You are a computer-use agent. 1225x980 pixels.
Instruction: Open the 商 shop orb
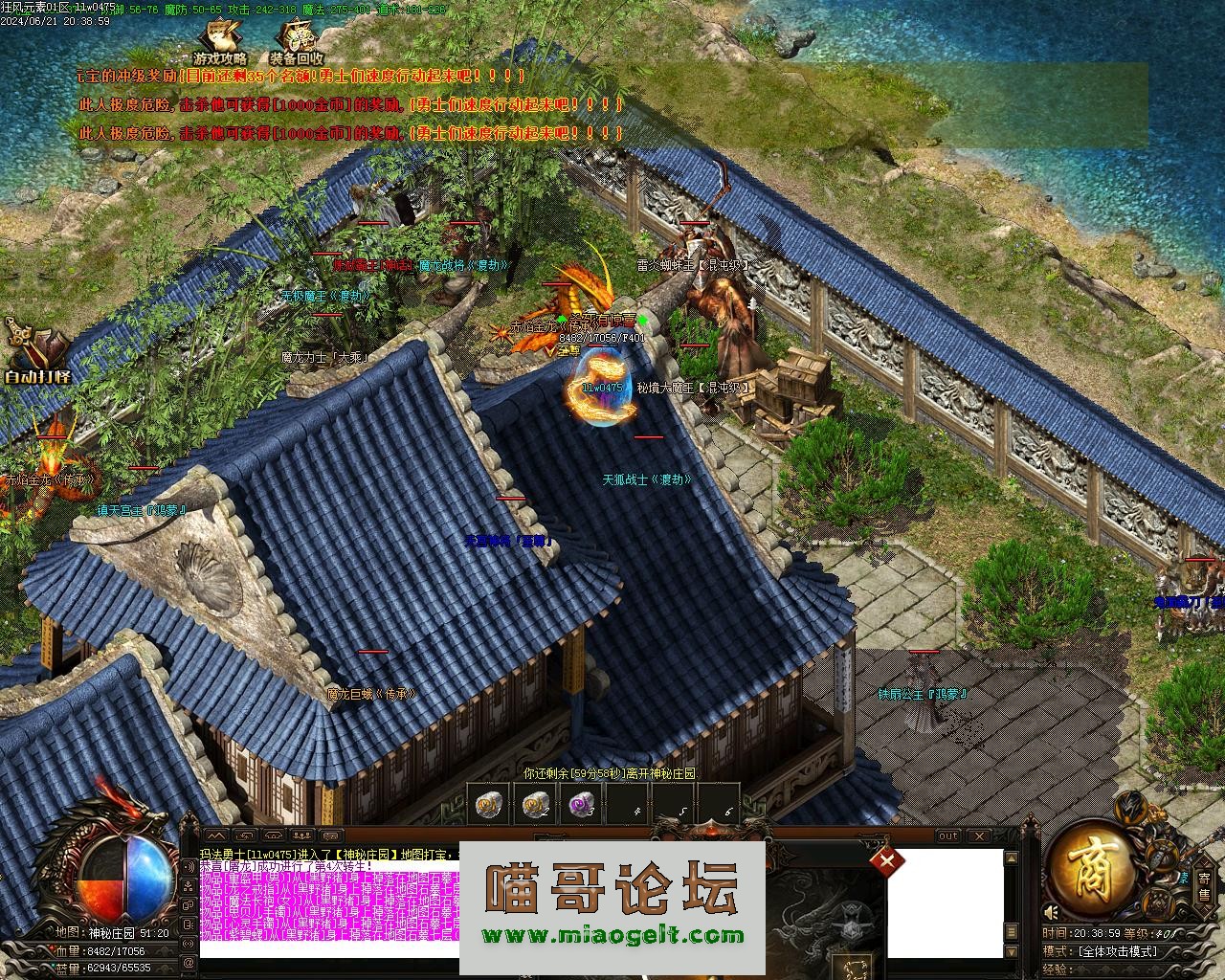point(1089,873)
